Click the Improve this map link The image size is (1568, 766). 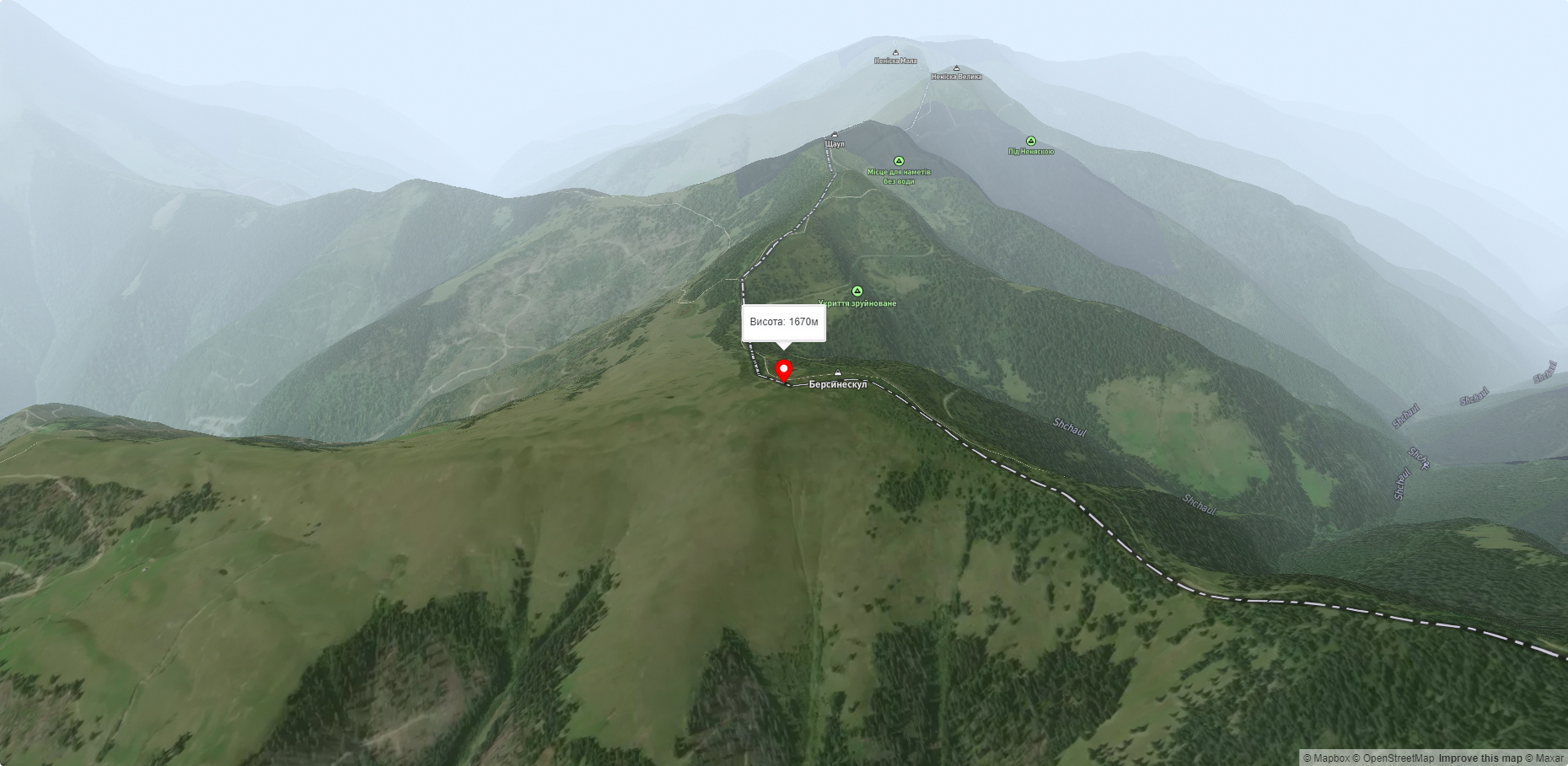click(1479, 758)
